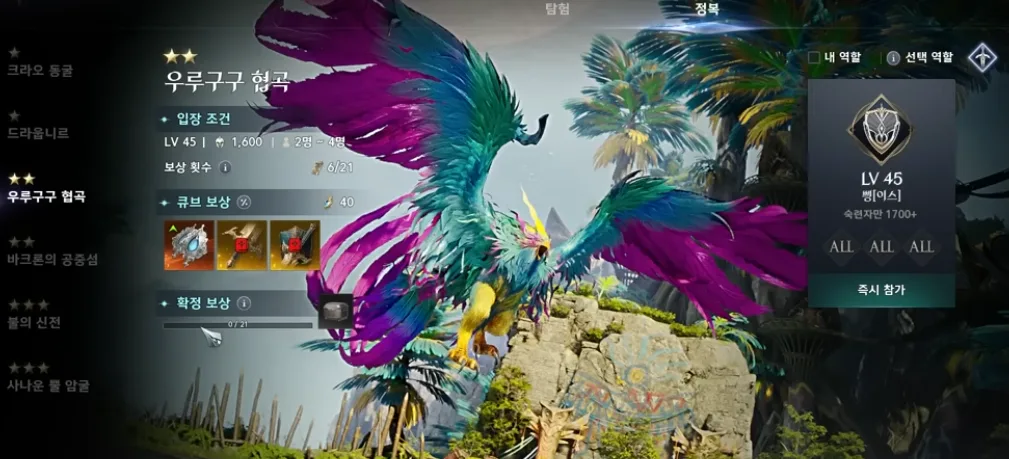Open the guaranteed reward chest box
1009x459 pixels.
click(x=335, y=311)
